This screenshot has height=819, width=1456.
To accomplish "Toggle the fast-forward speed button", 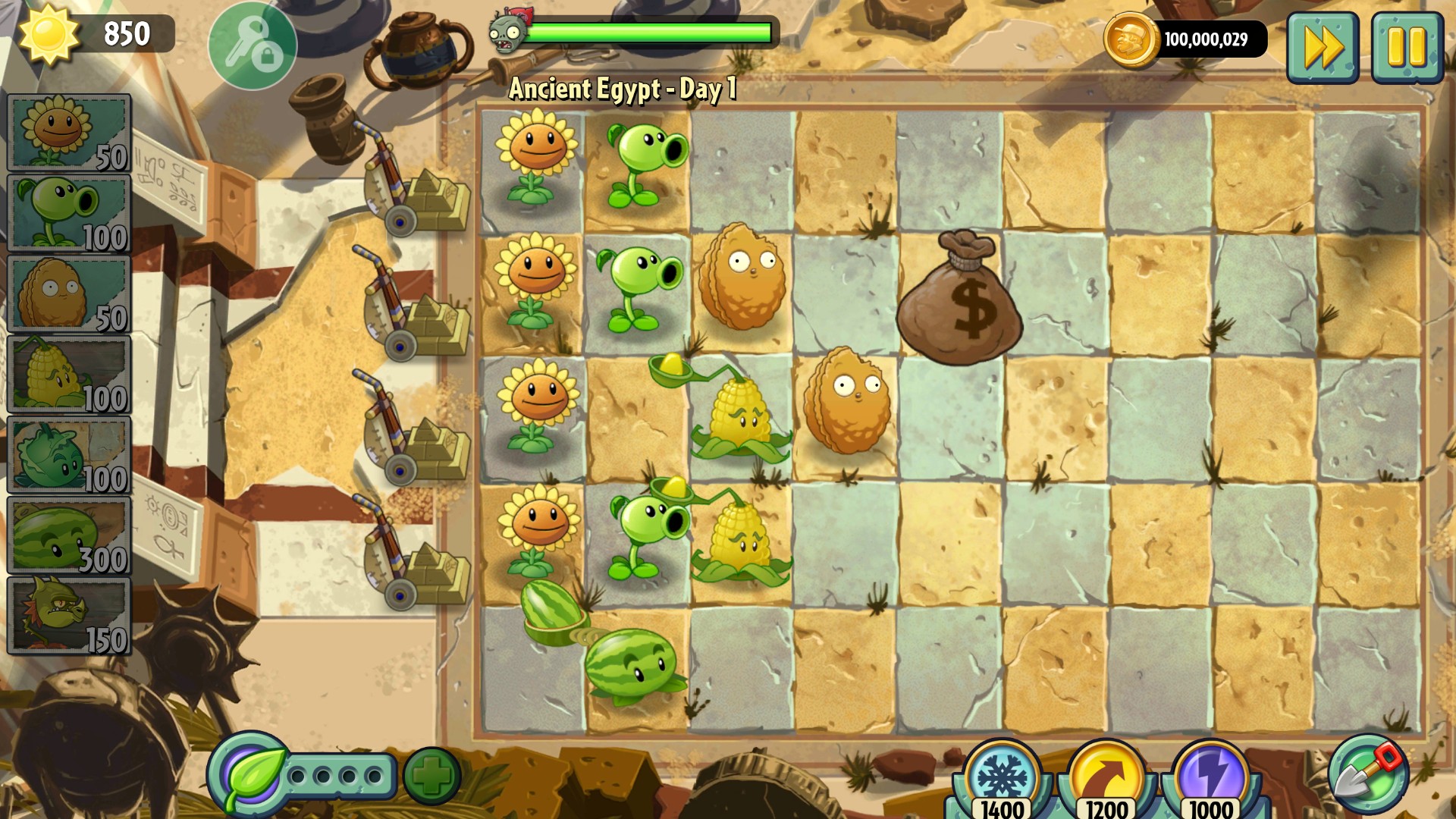I will (x=1323, y=47).
